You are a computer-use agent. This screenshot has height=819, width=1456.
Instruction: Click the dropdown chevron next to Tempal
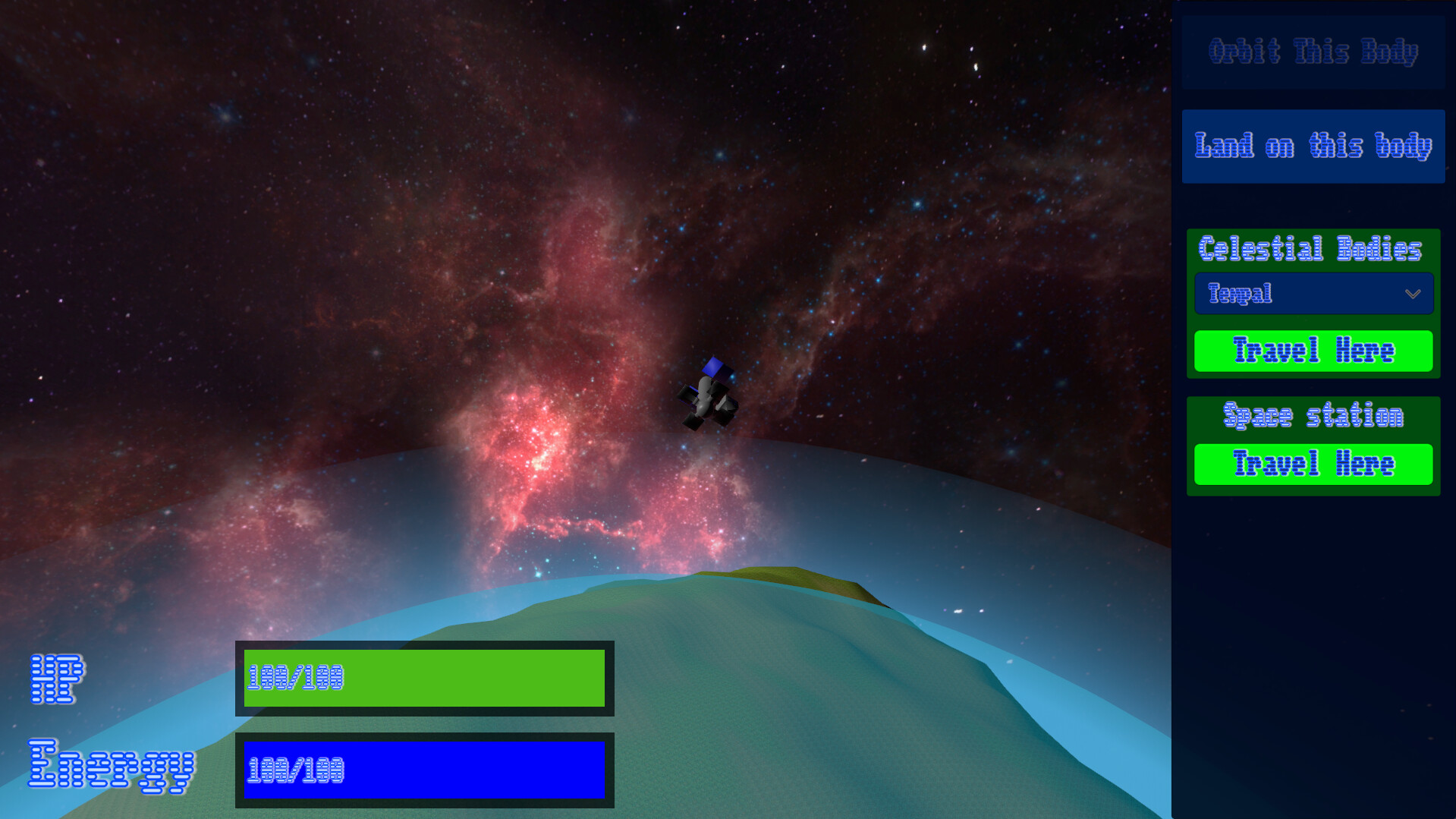point(1413,294)
